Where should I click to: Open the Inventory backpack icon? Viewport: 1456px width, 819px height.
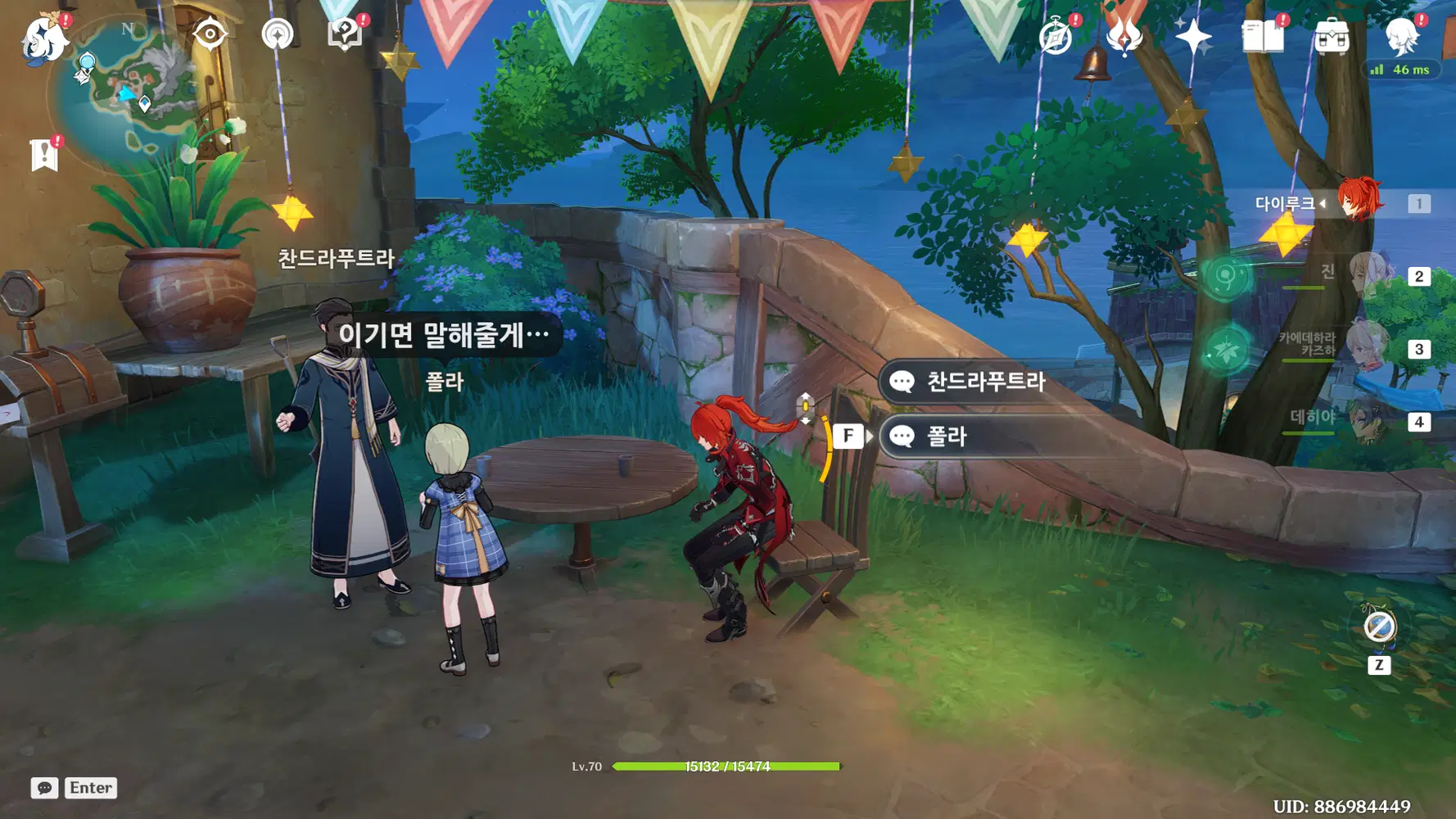point(1334,34)
